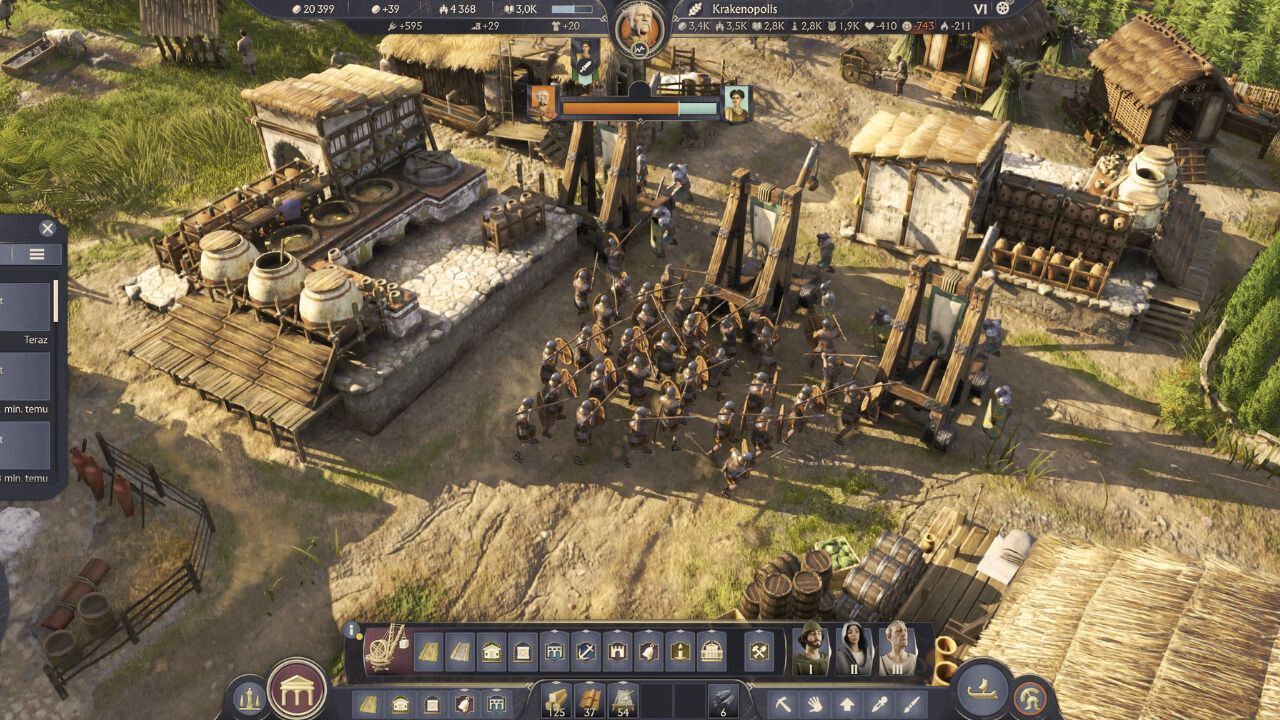The image size is (1280, 720).
Task: Open the list view in side panel
Action: [x=37, y=254]
